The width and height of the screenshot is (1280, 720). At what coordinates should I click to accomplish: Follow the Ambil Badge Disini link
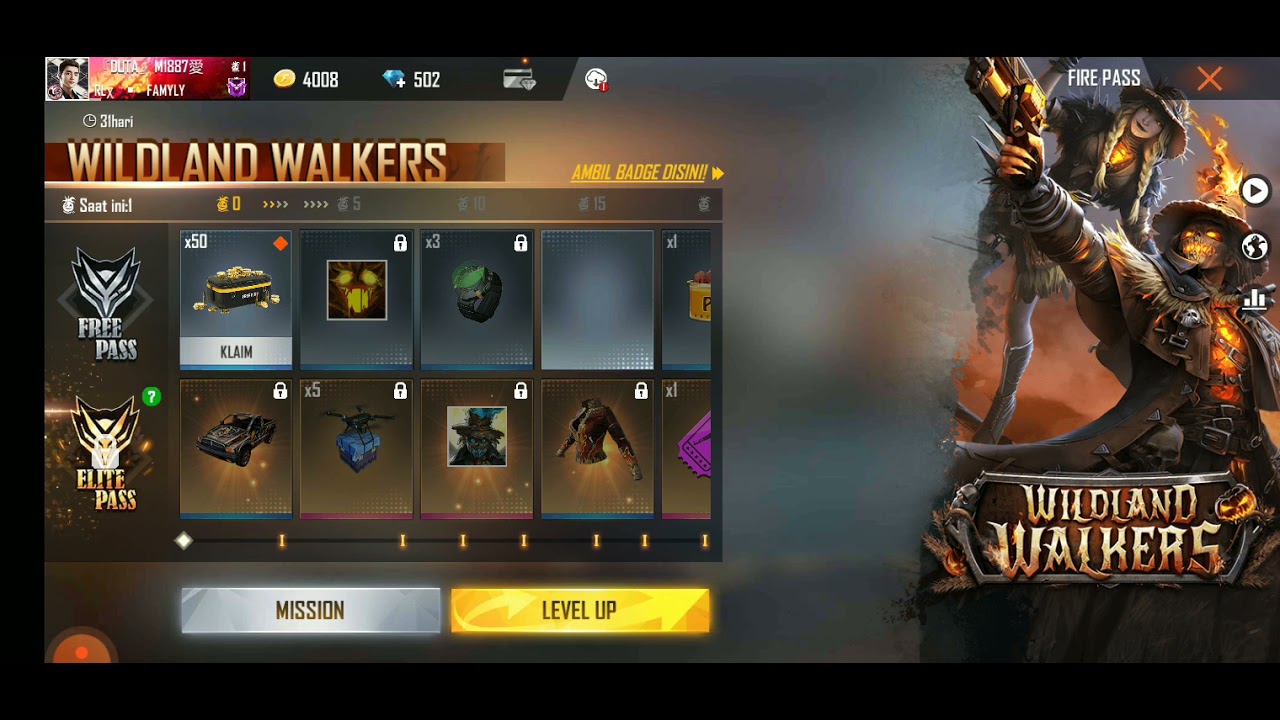tap(647, 173)
